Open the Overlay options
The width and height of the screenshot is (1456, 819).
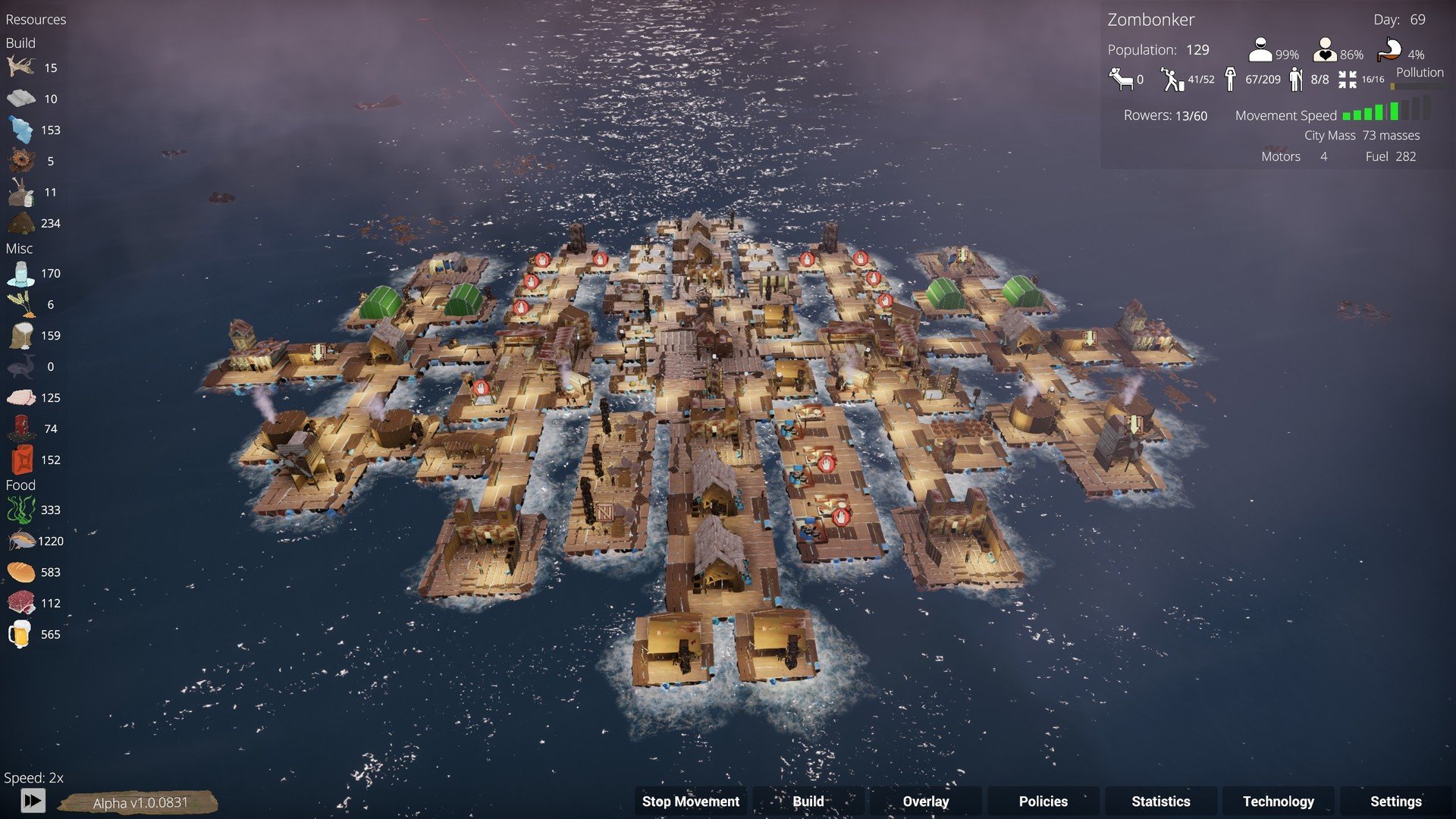point(925,802)
